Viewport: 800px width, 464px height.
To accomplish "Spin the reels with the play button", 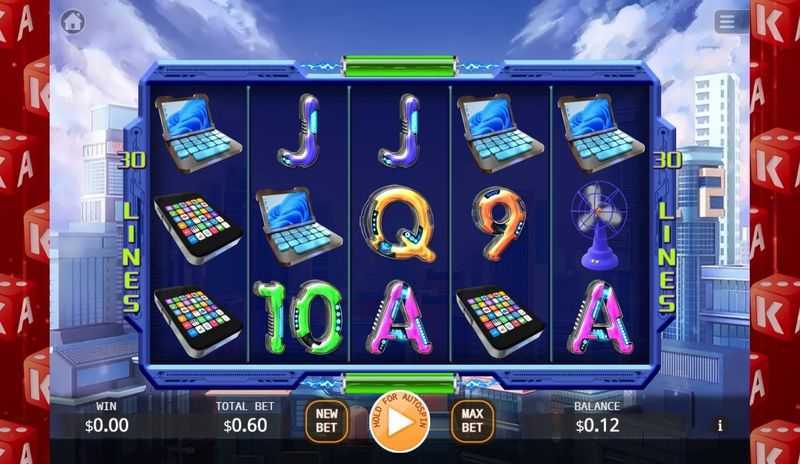I will click(x=399, y=420).
